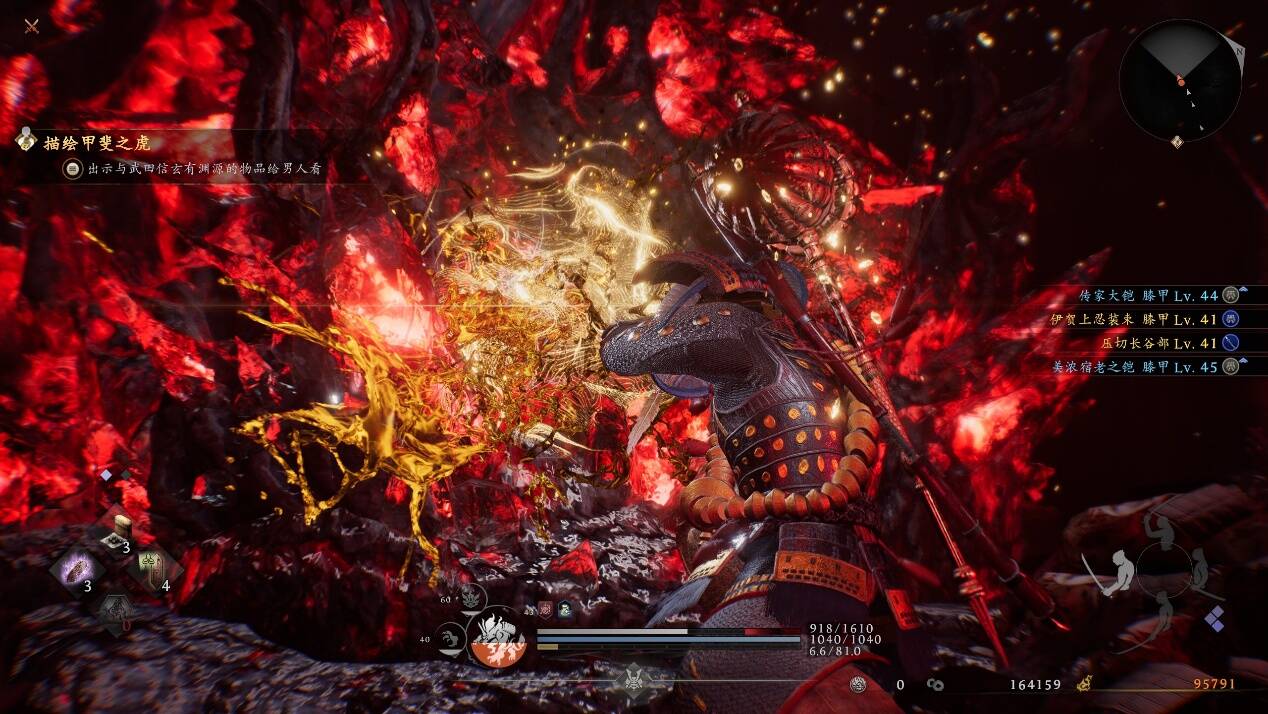Screen dimensions: 1268x714
Task: Open the circular minimap
Action: point(1180,80)
